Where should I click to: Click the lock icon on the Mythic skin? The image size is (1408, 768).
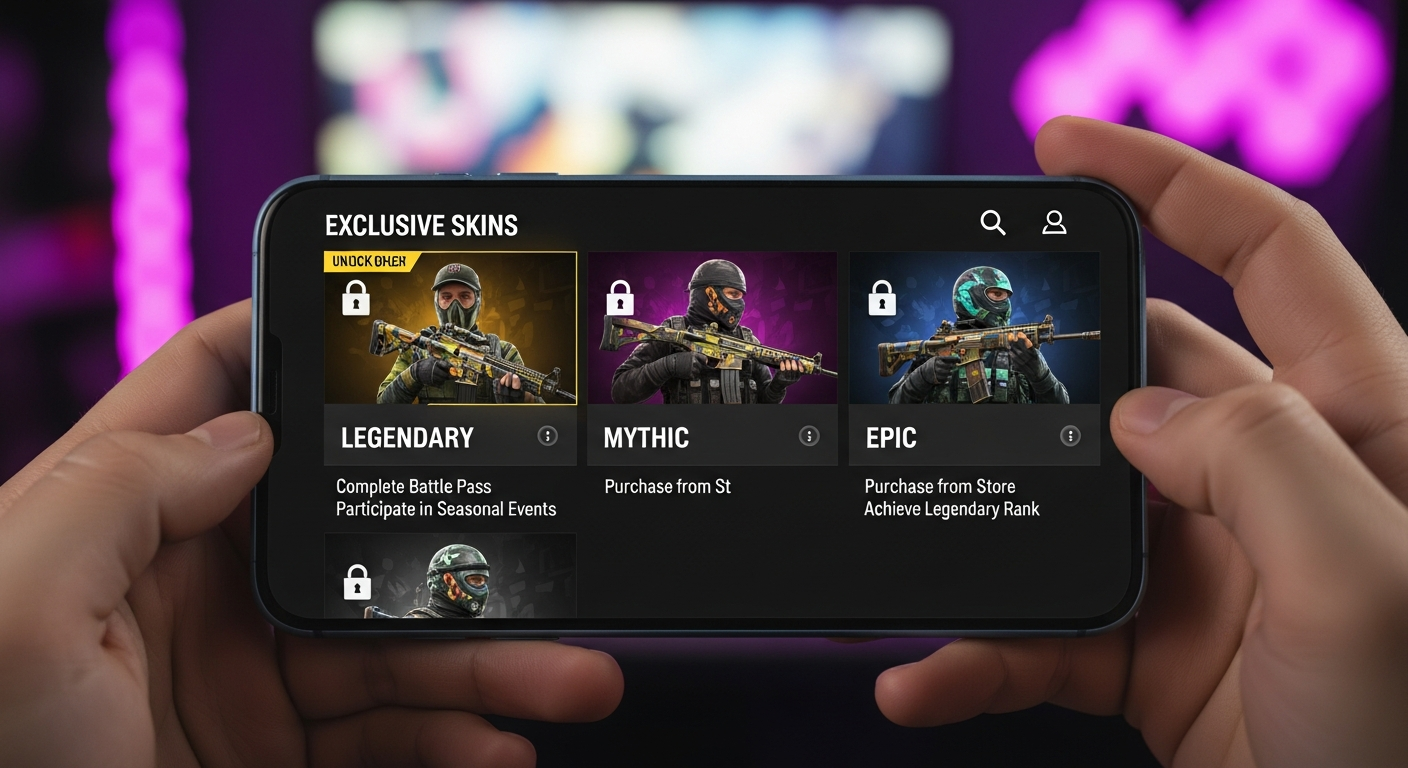click(x=619, y=297)
